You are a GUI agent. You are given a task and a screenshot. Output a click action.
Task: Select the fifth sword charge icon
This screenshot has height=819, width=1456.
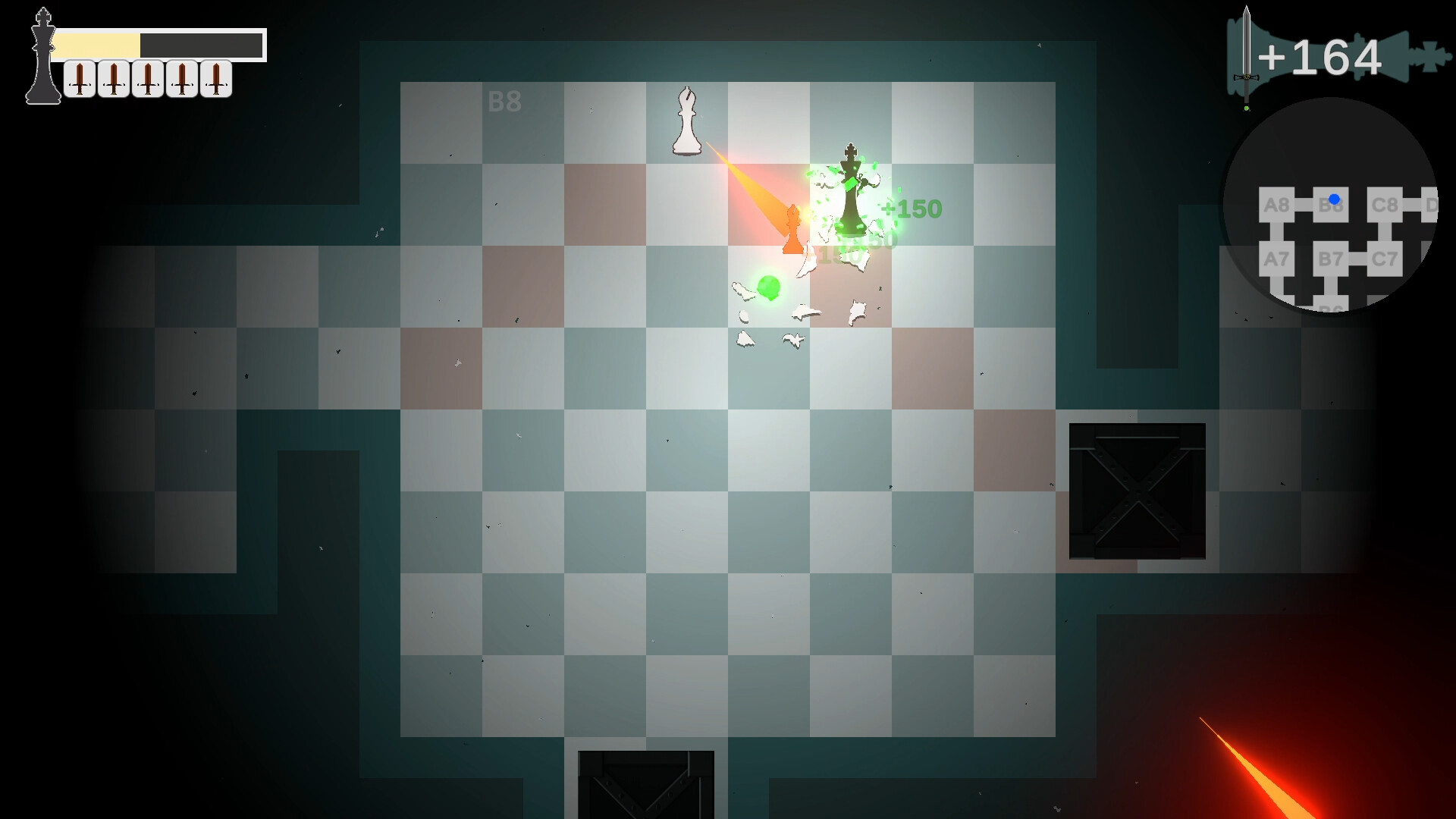215,78
